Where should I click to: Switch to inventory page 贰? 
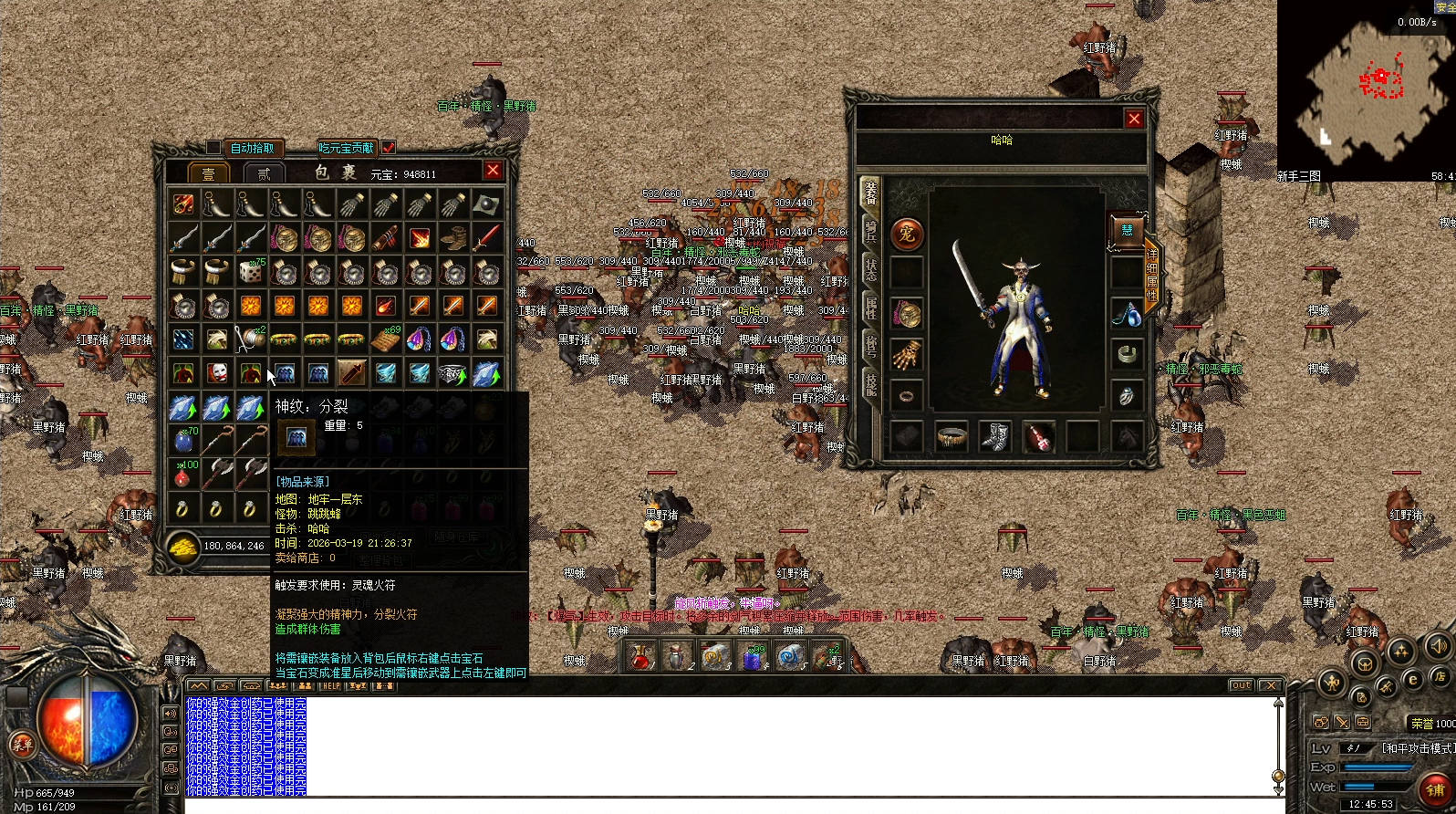click(265, 173)
